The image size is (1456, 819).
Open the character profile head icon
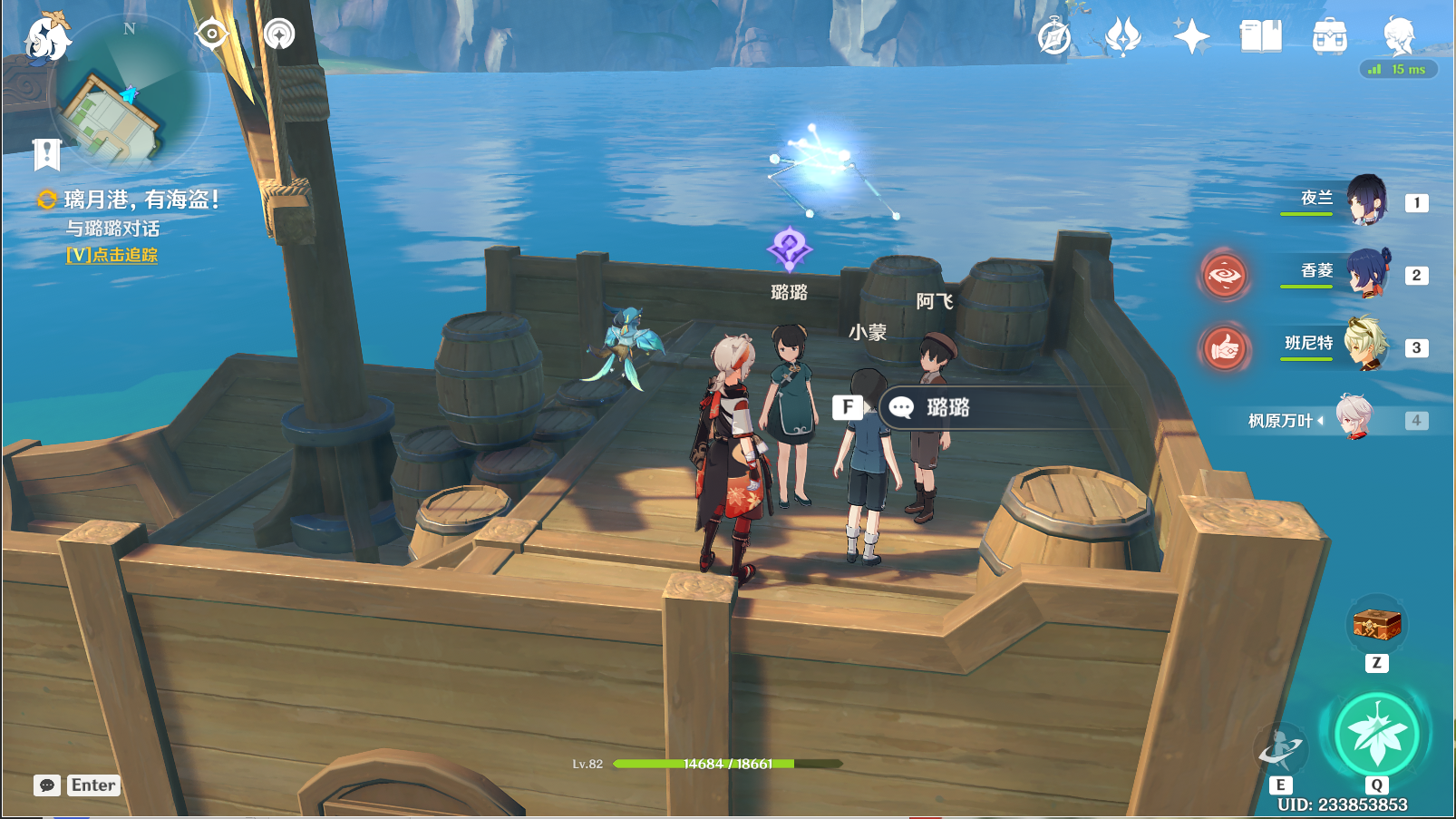[x=1398, y=35]
